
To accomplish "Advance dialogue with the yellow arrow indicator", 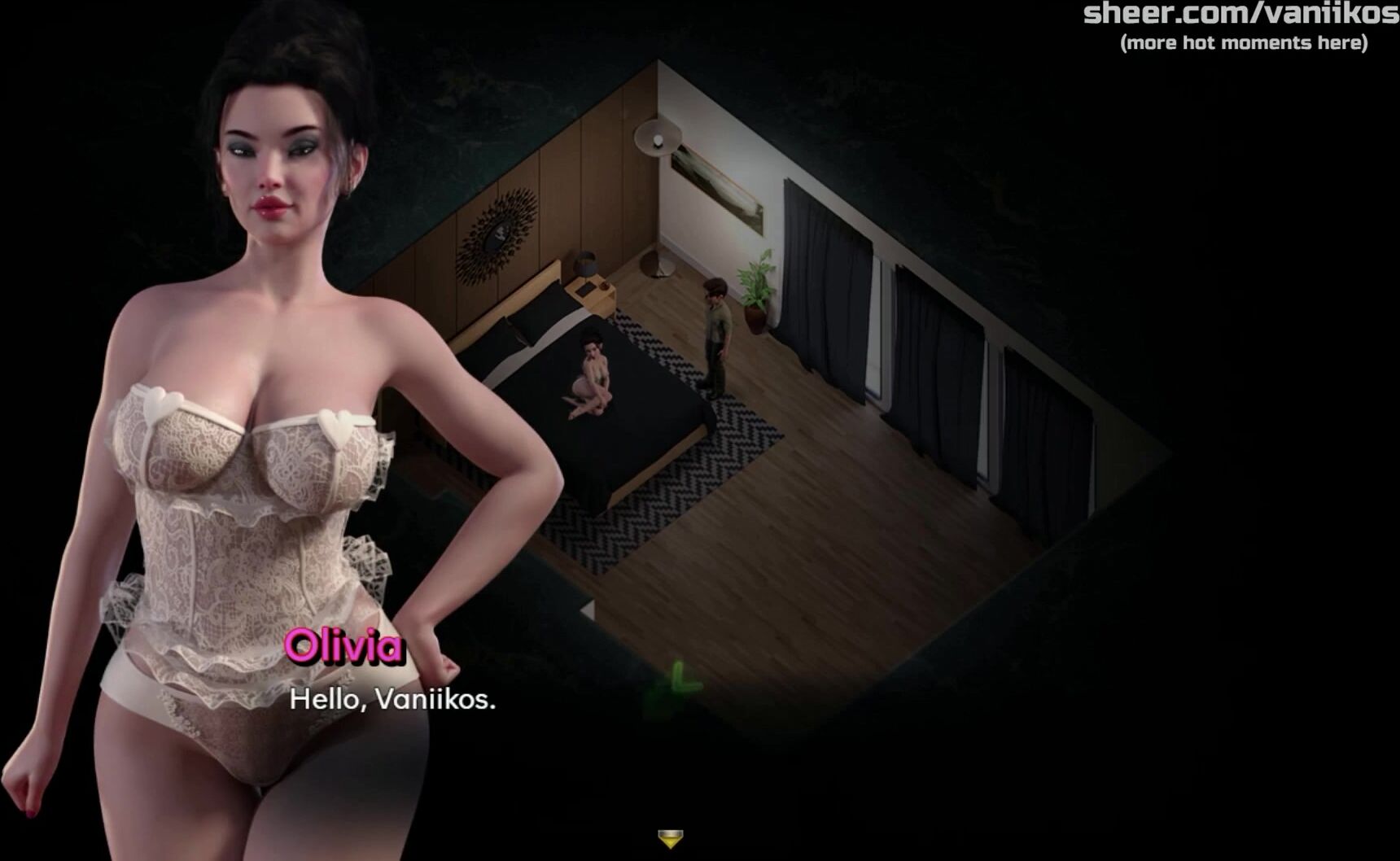I will tap(670, 838).
